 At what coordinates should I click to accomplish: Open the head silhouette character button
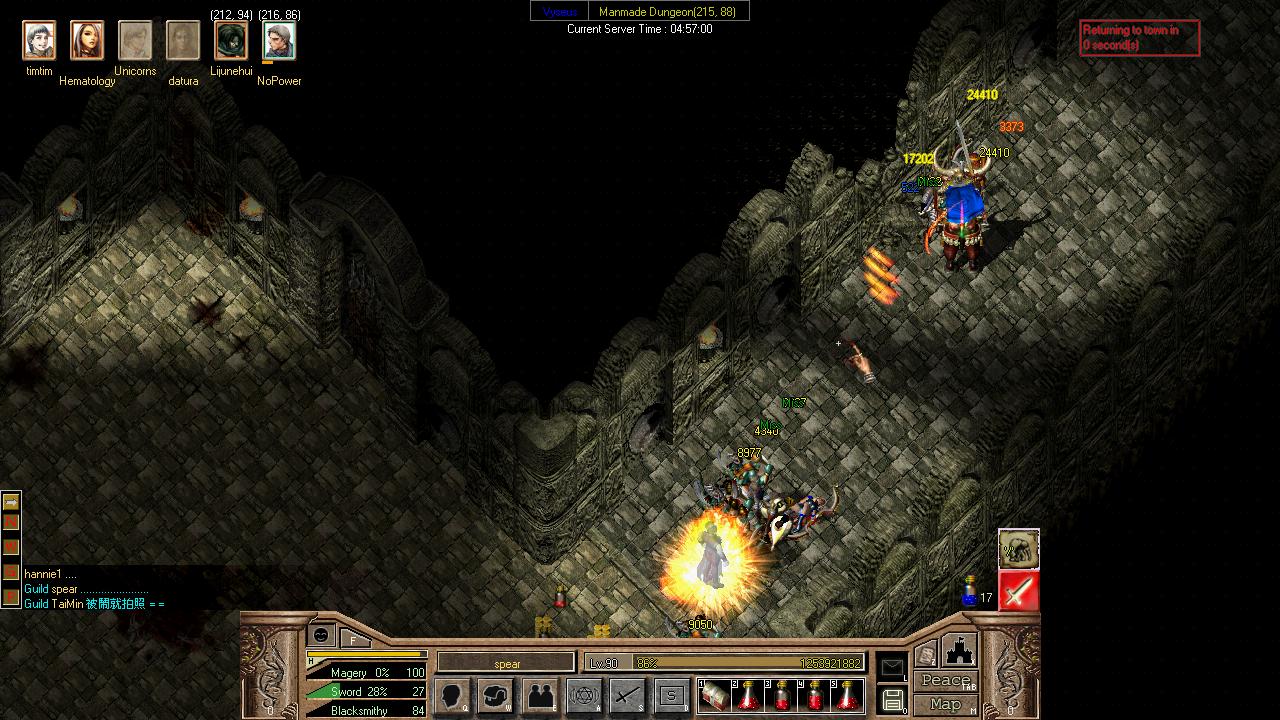[x=453, y=695]
